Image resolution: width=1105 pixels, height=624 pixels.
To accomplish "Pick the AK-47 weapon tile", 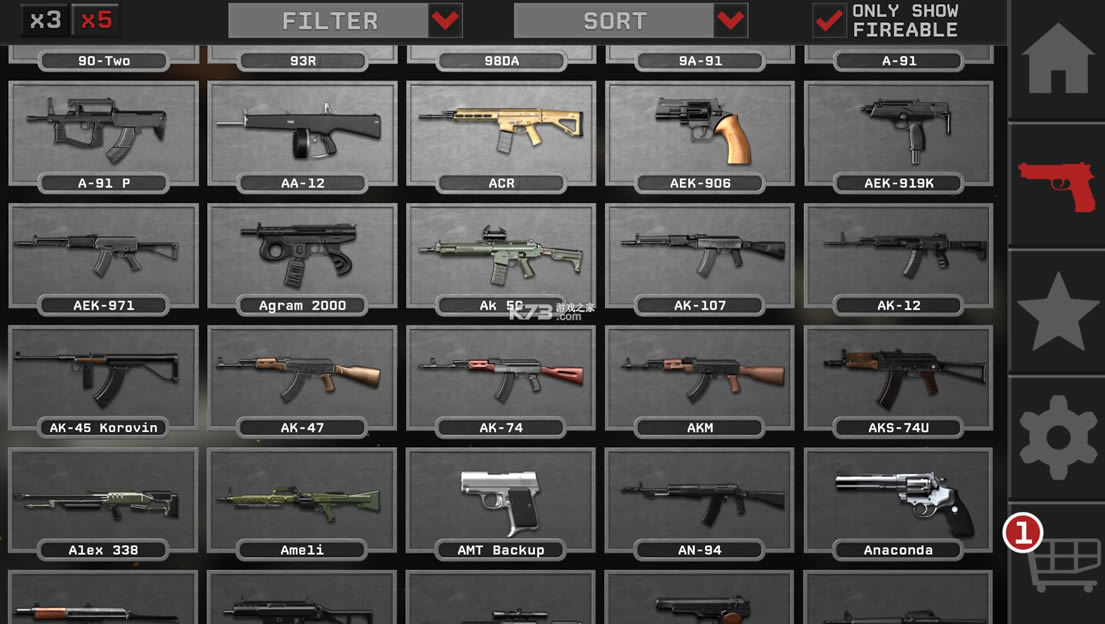I will [302, 379].
